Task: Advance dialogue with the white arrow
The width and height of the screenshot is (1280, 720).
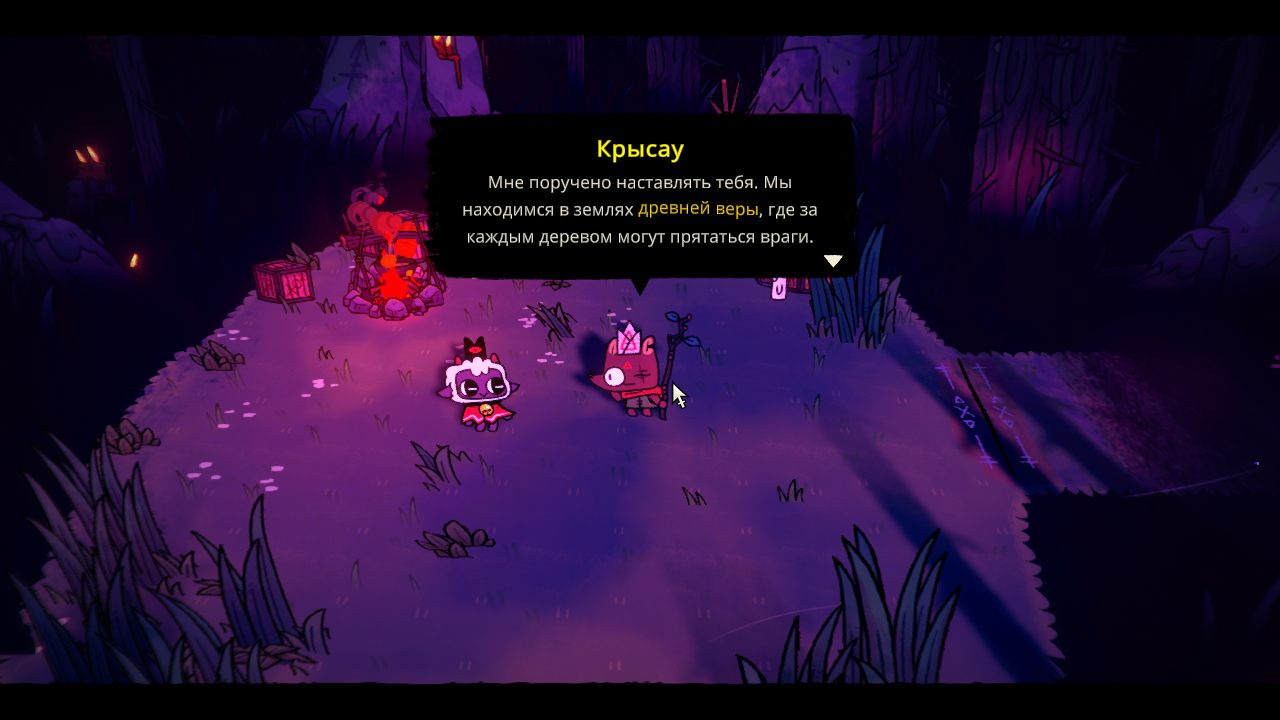Action: click(x=833, y=261)
